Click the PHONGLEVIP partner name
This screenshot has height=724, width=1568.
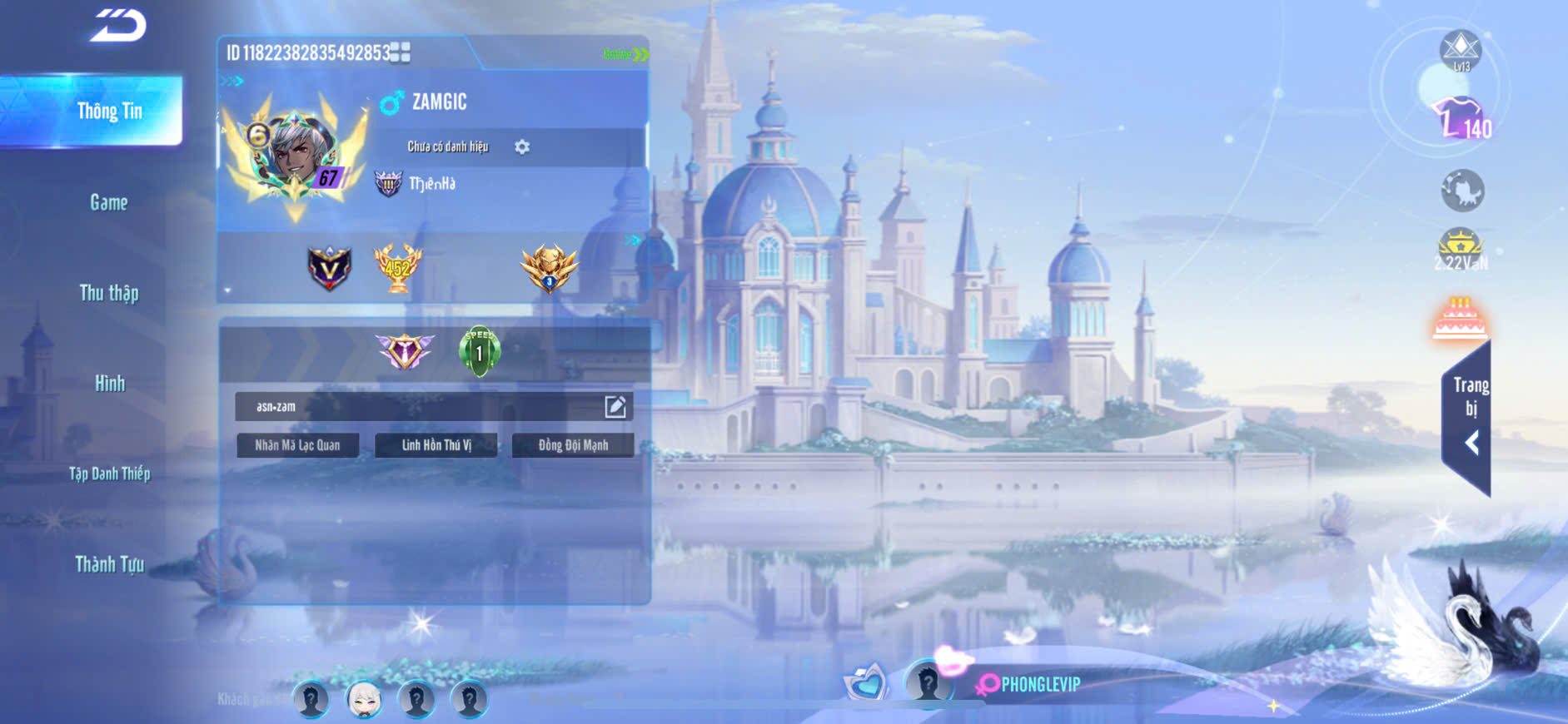[x=1040, y=684]
